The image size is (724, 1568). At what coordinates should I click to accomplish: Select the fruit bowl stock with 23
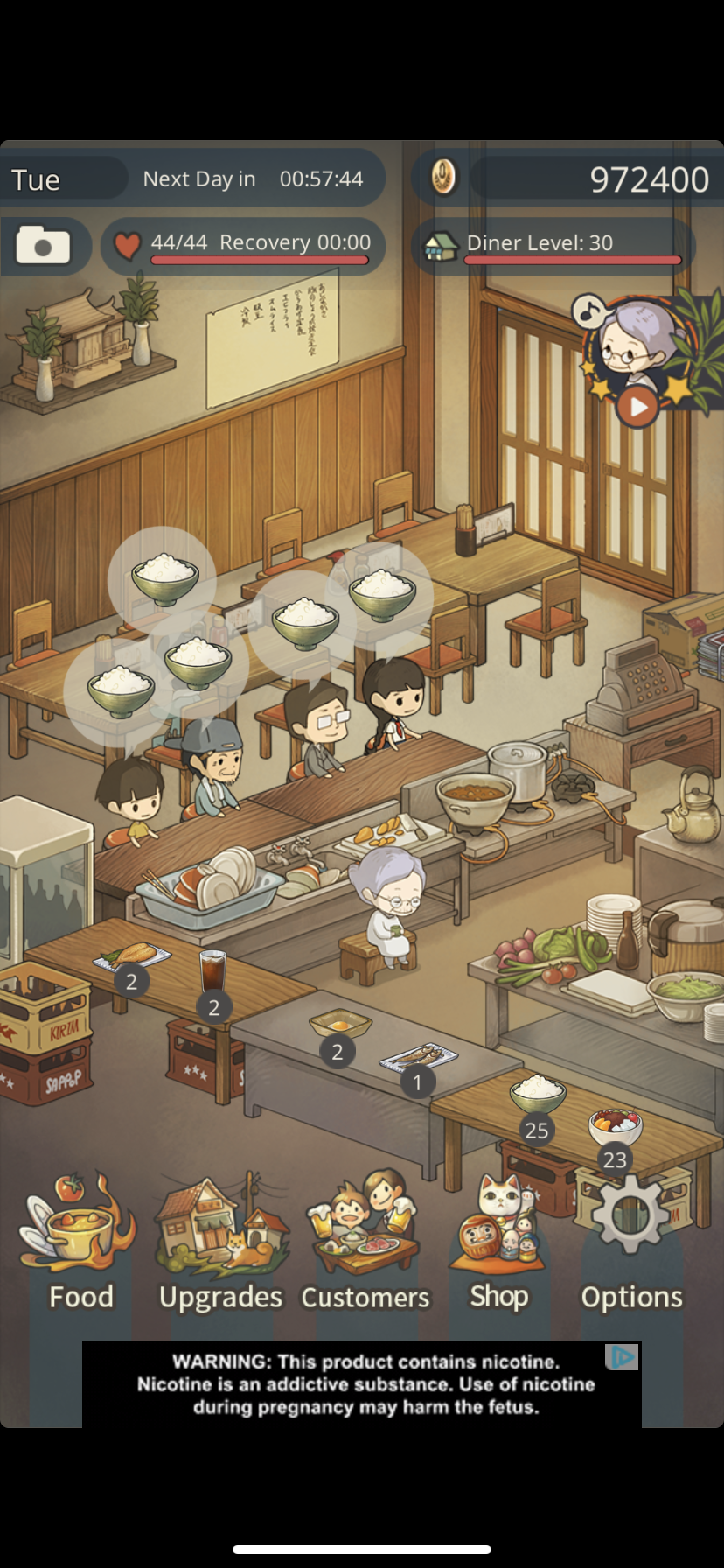[x=615, y=1126]
